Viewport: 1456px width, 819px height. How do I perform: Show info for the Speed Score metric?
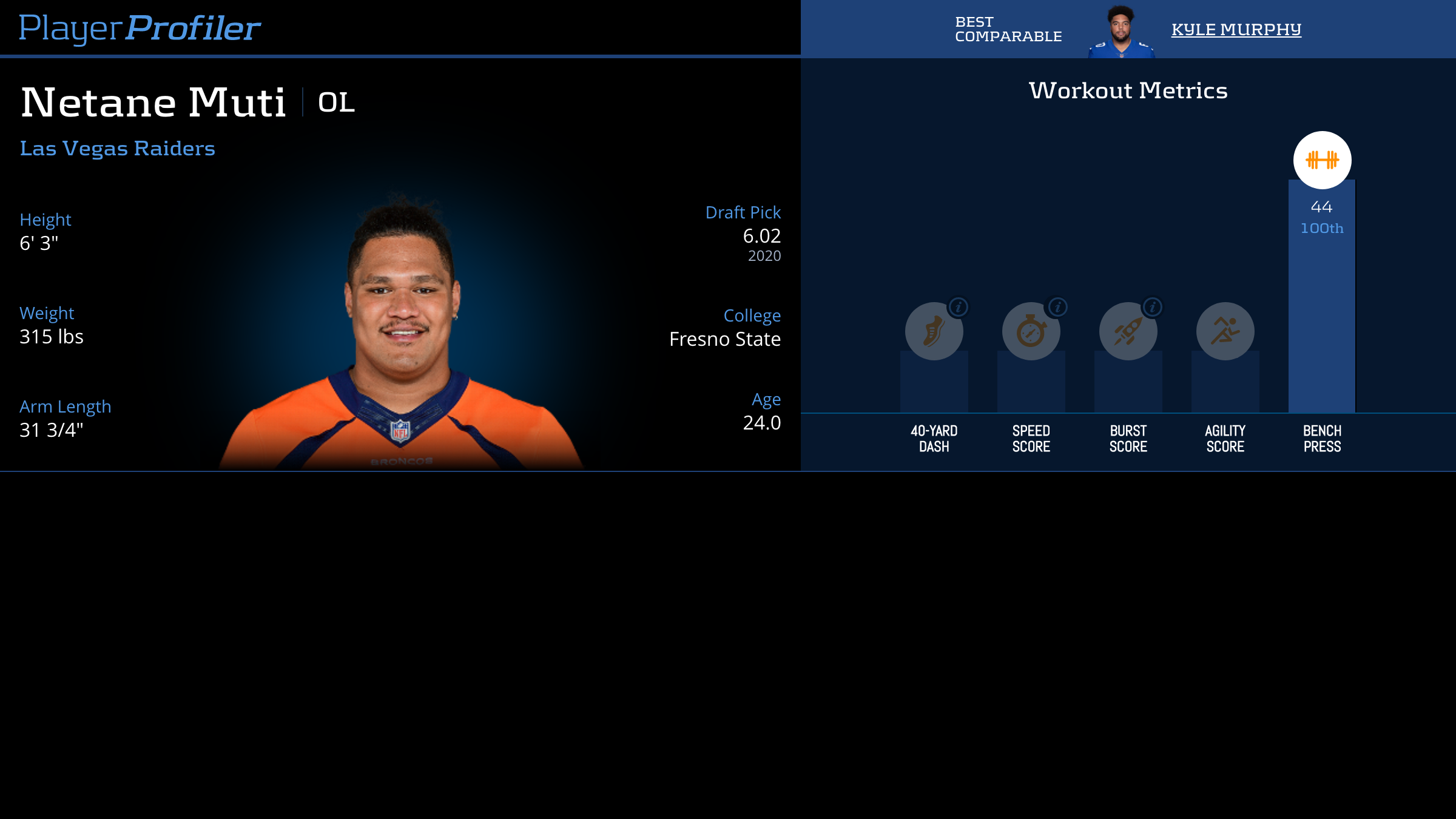[x=1057, y=307]
